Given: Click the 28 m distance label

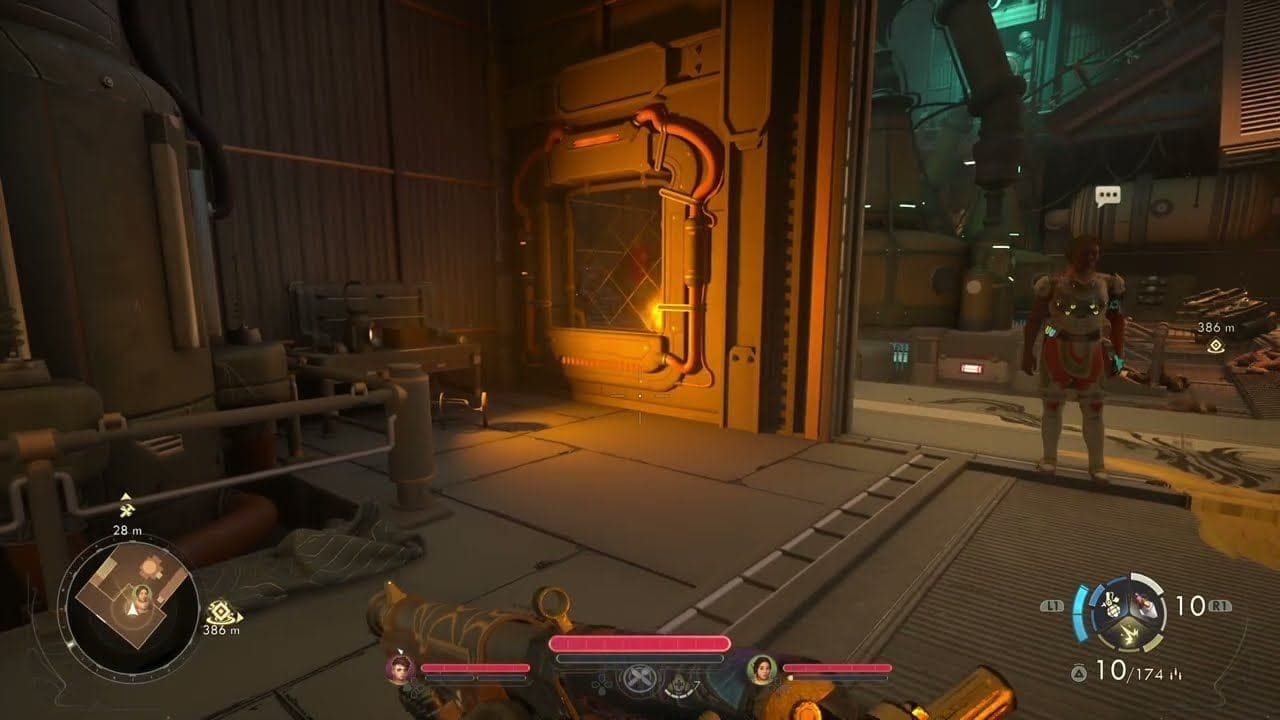Looking at the screenshot, I should 128,531.
